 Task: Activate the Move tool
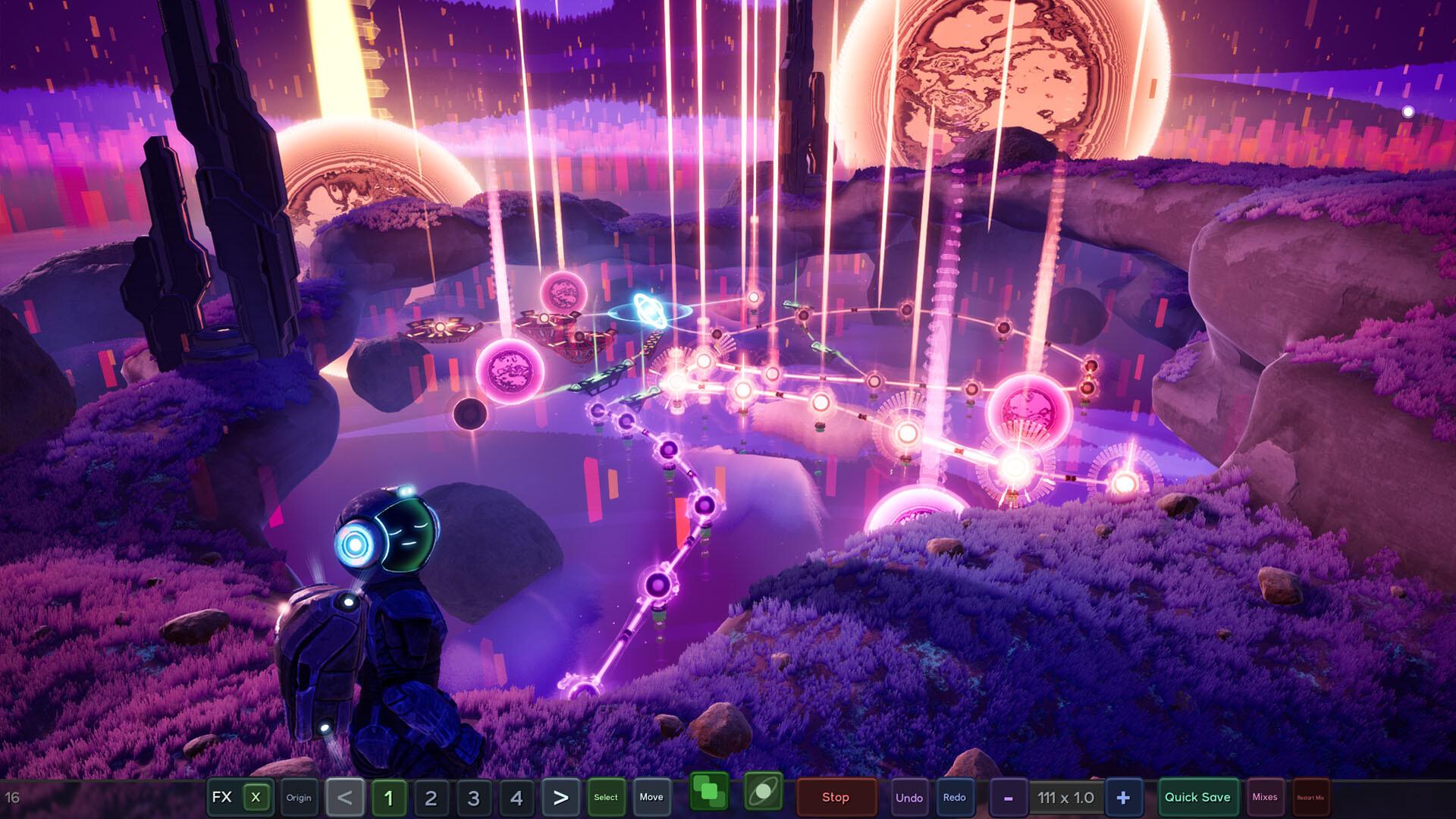coord(651,798)
